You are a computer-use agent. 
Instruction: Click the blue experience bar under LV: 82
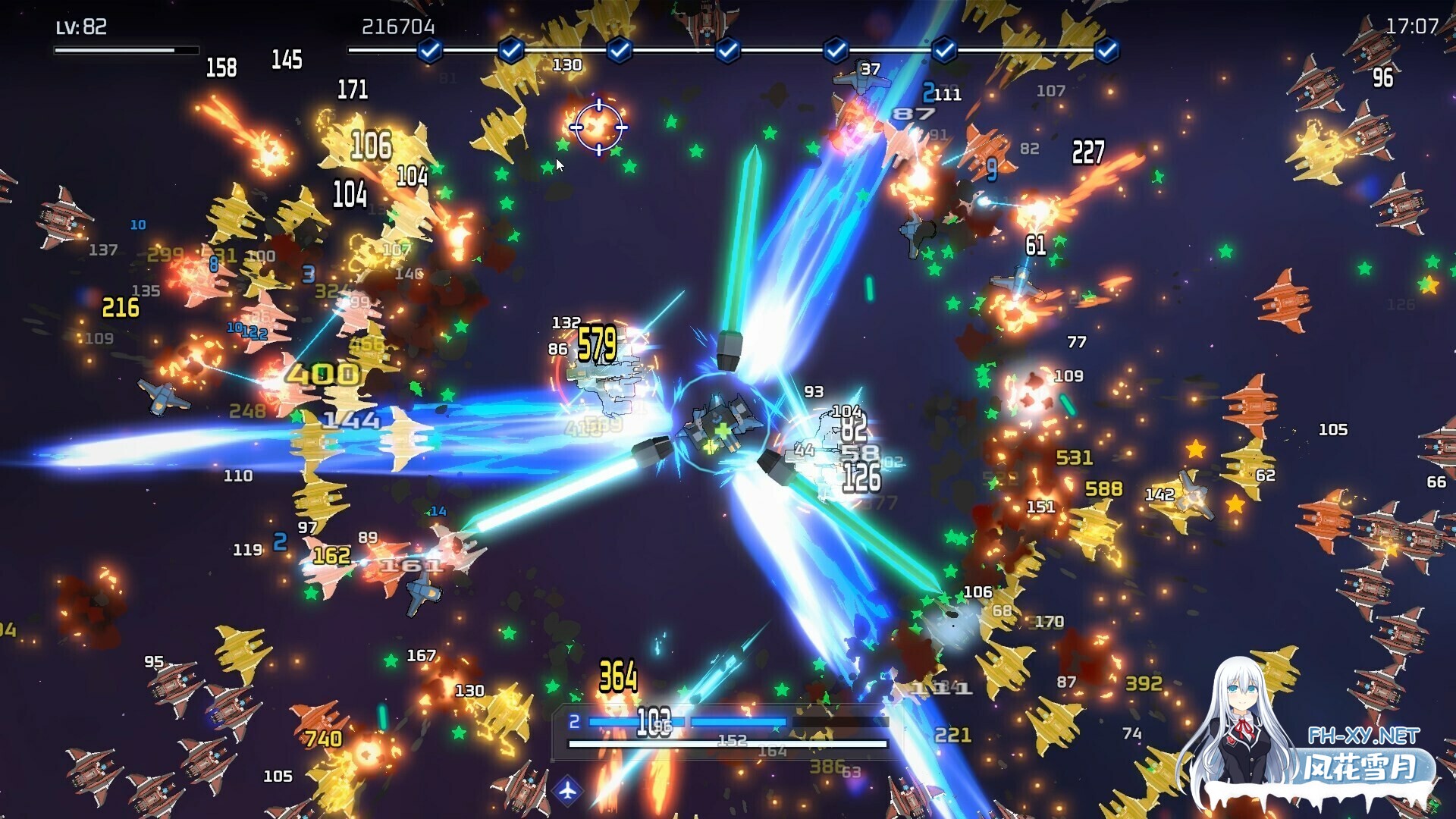pos(127,49)
